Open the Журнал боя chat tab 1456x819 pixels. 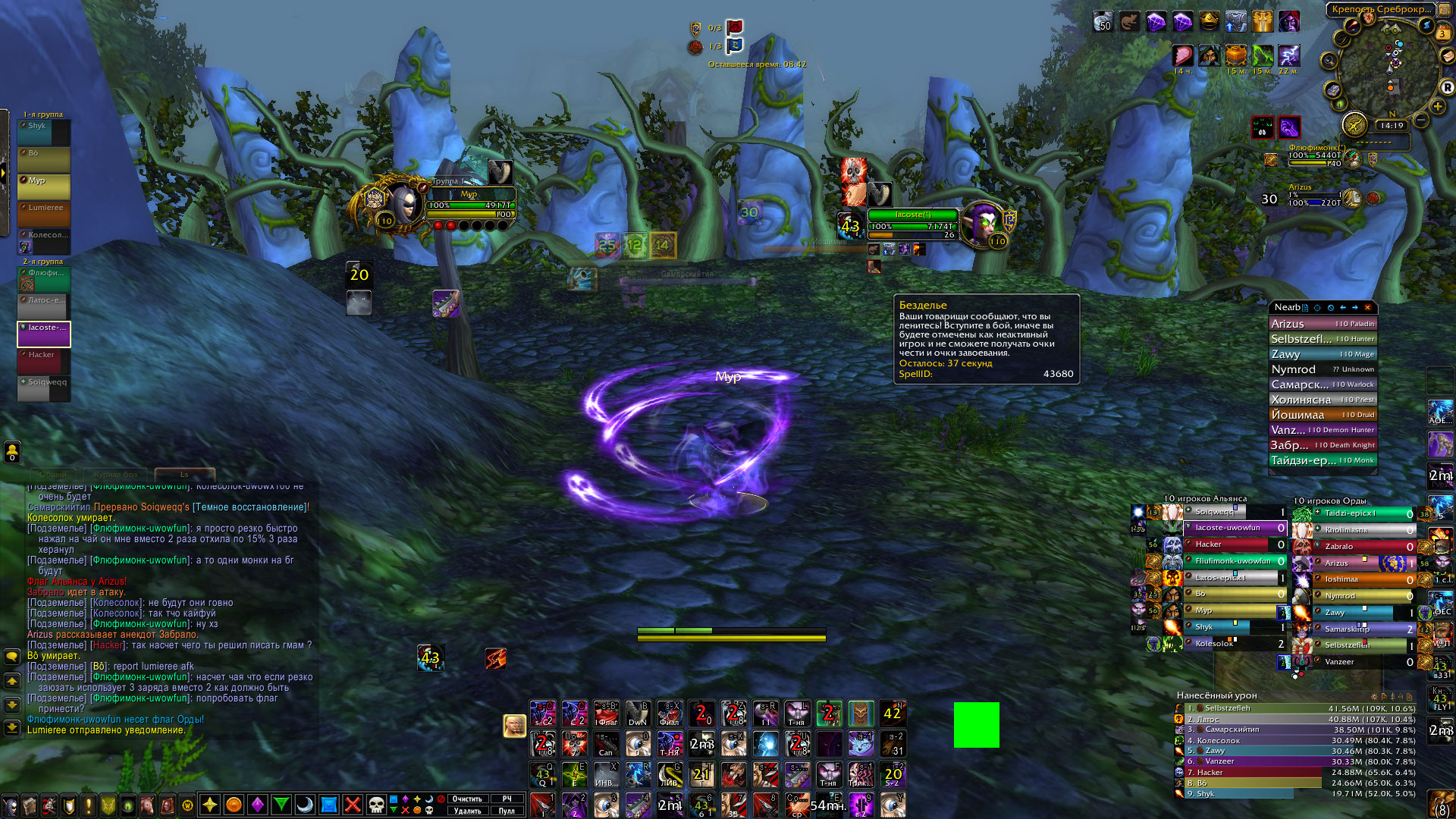click(115, 475)
